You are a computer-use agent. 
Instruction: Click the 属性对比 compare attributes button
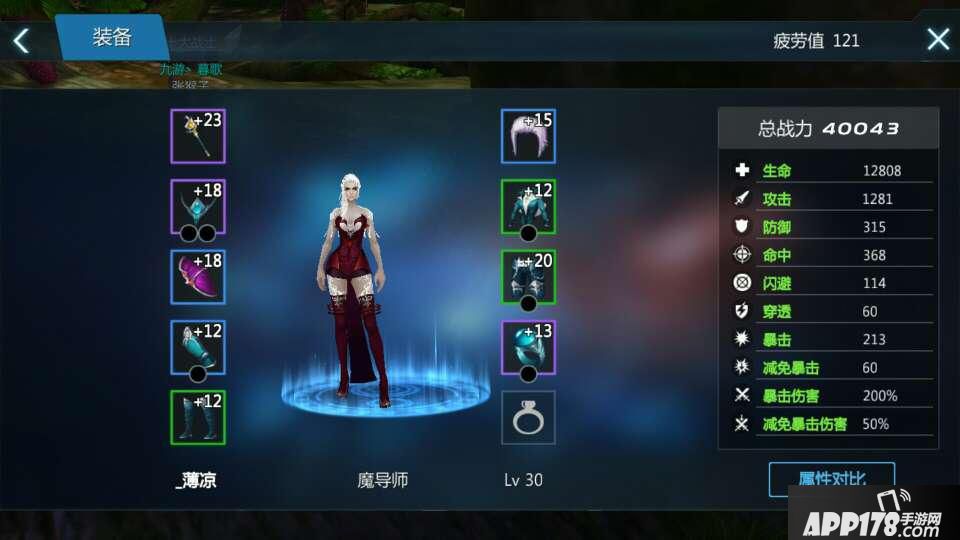(x=831, y=479)
